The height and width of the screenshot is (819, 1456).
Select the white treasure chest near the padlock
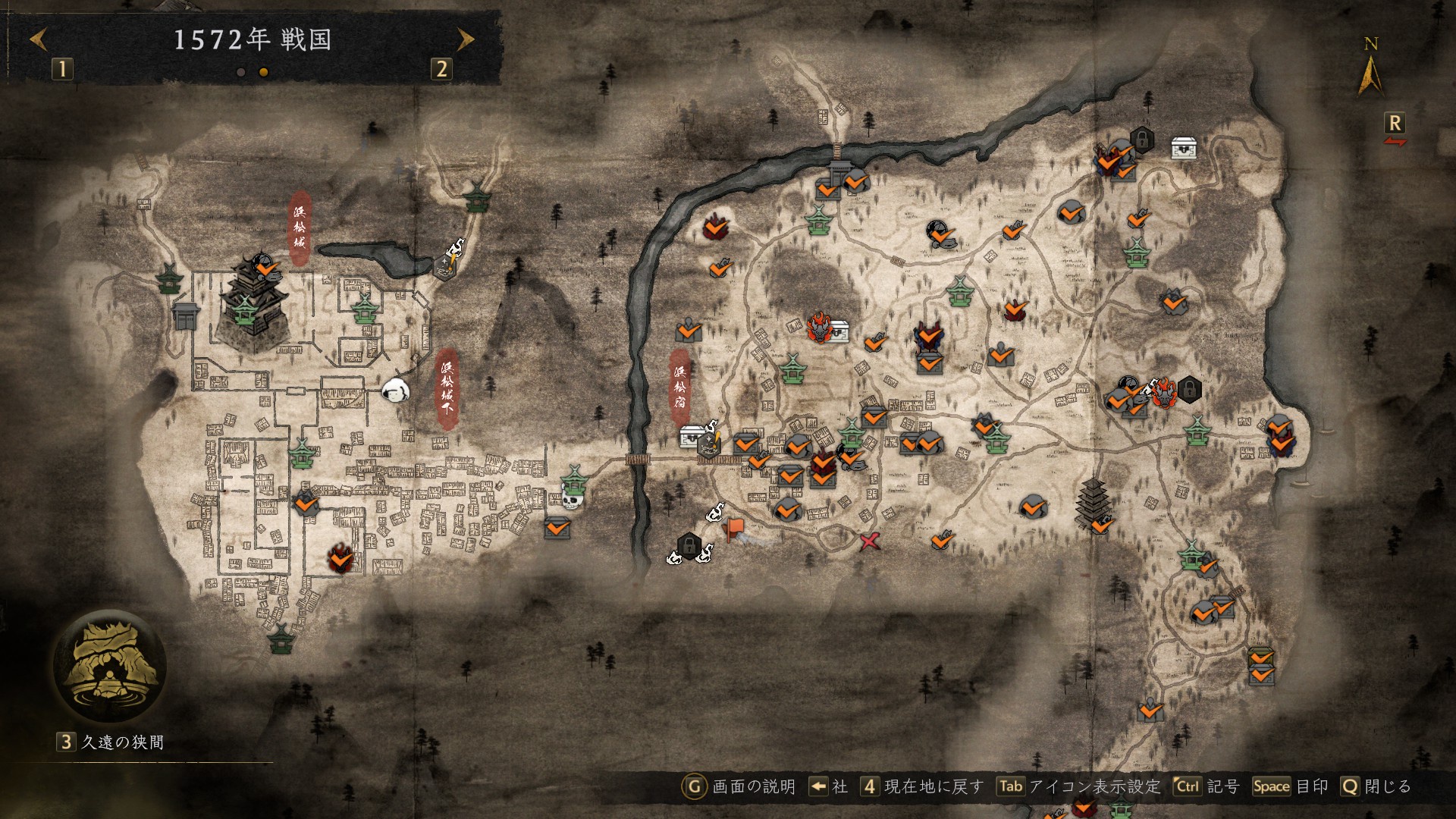[x=1184, y=148]
